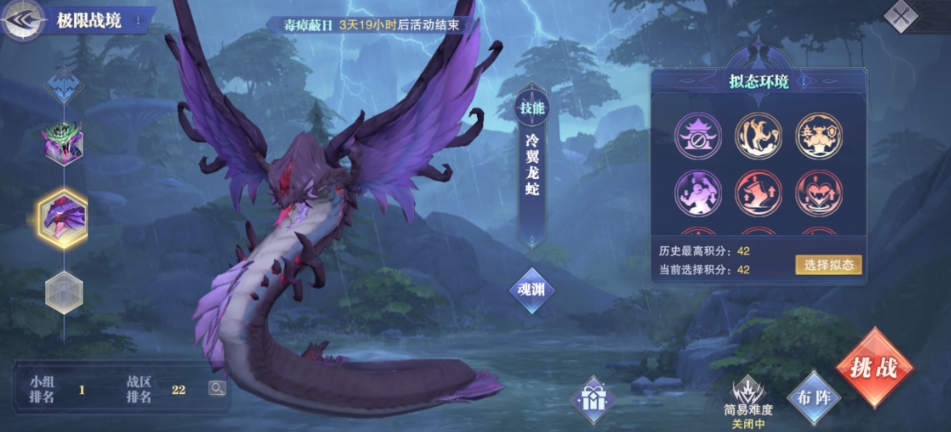Image resolution: width=951 pixels, height=432 pixels.
Task: Open the ranking magnifier search icon
Action: tap(216, 388)
